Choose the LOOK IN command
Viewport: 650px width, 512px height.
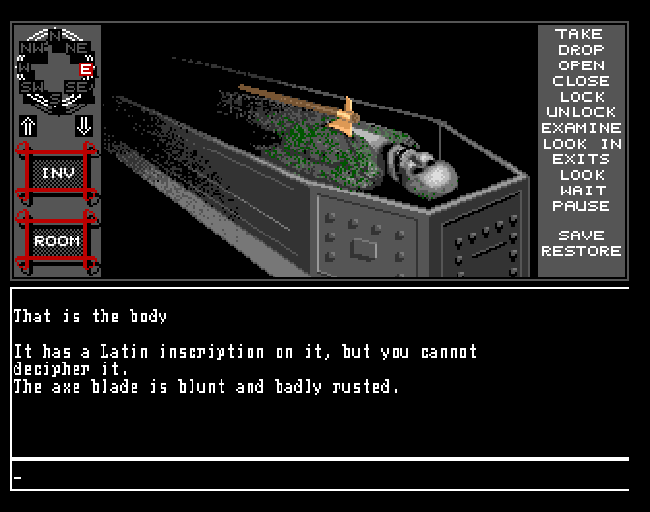click(x=580, y=144)
